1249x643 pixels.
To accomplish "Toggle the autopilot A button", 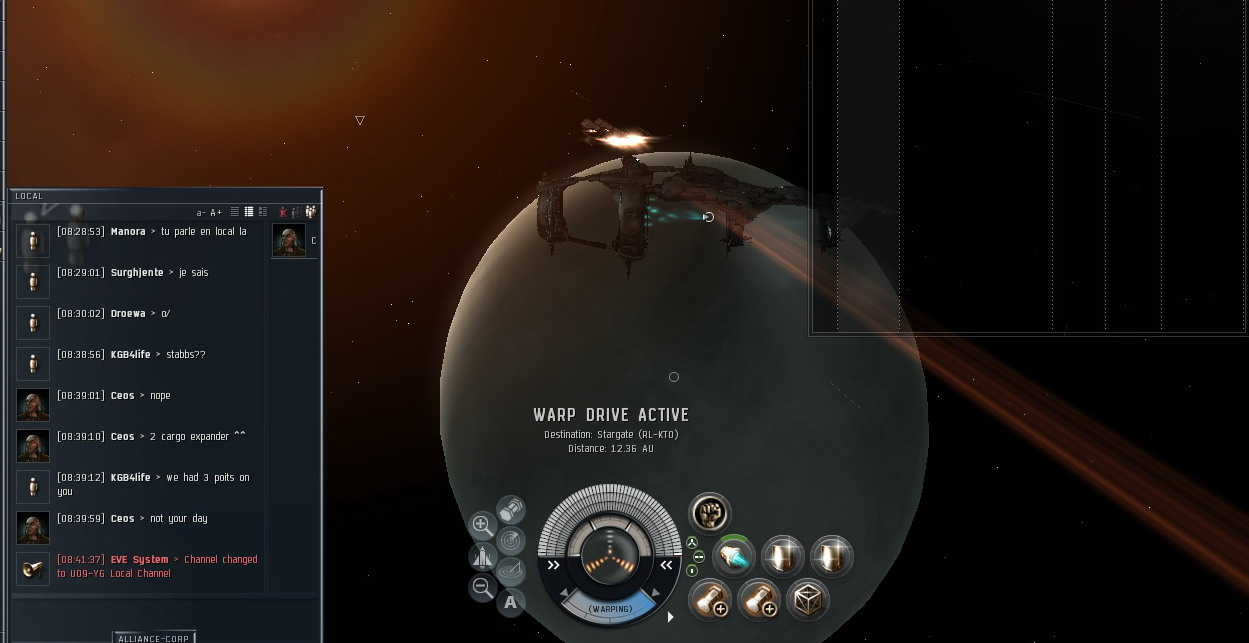I will (511, 601).
